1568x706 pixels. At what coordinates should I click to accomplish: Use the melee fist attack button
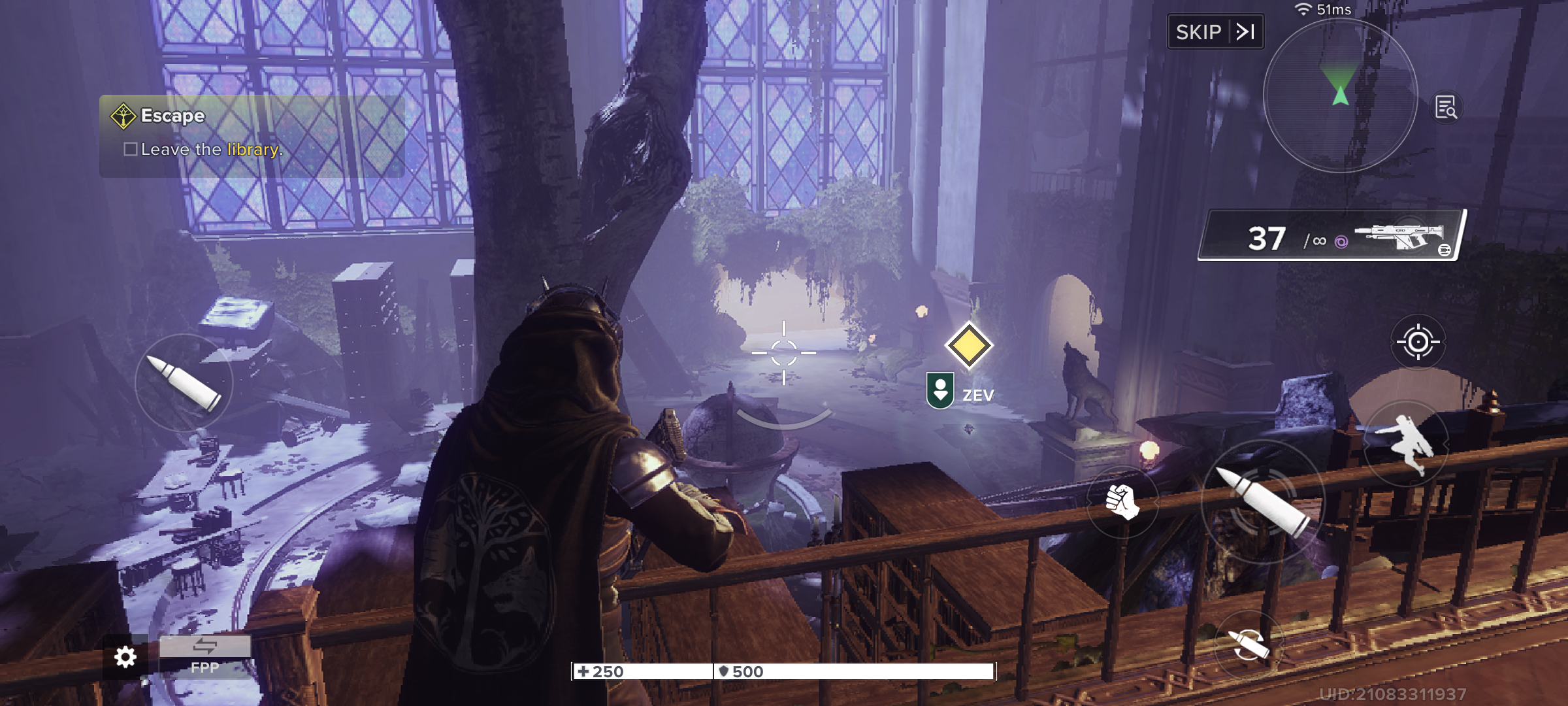[x=1122, y=501]
